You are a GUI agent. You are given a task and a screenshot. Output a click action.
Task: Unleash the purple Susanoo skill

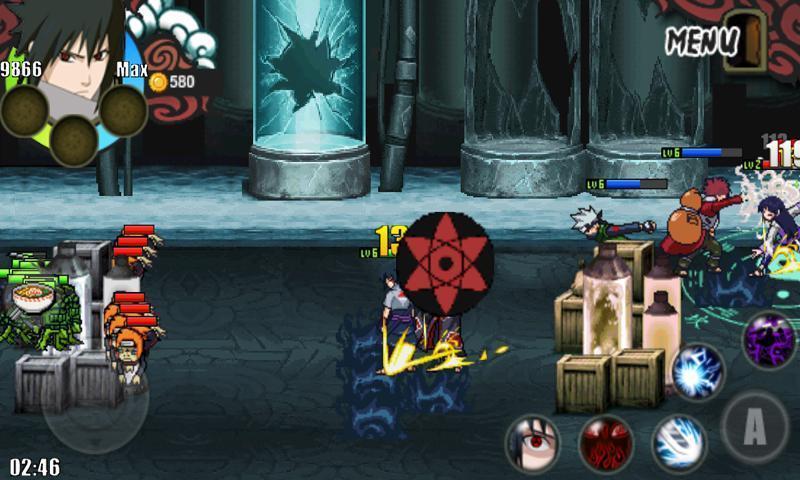coord(769,340)
